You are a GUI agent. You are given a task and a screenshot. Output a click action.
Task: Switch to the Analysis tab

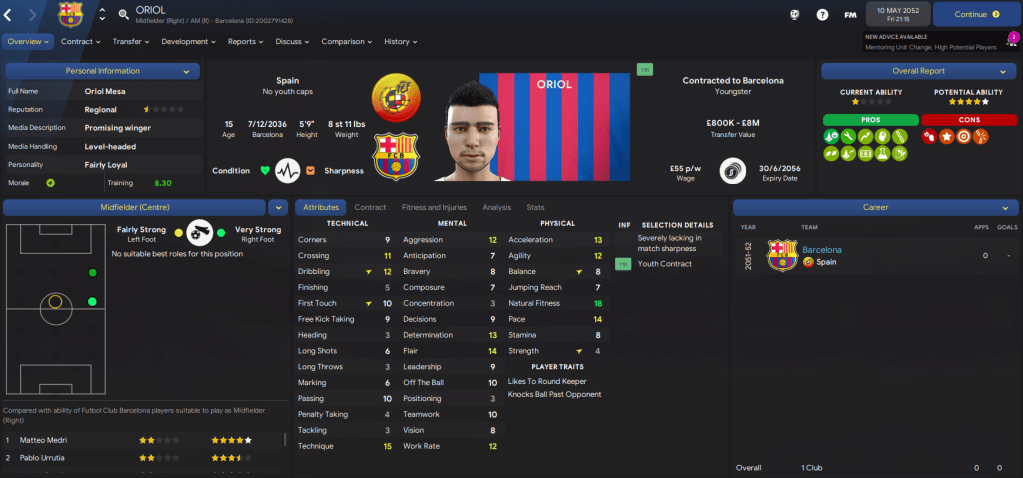tap(496, 207)
